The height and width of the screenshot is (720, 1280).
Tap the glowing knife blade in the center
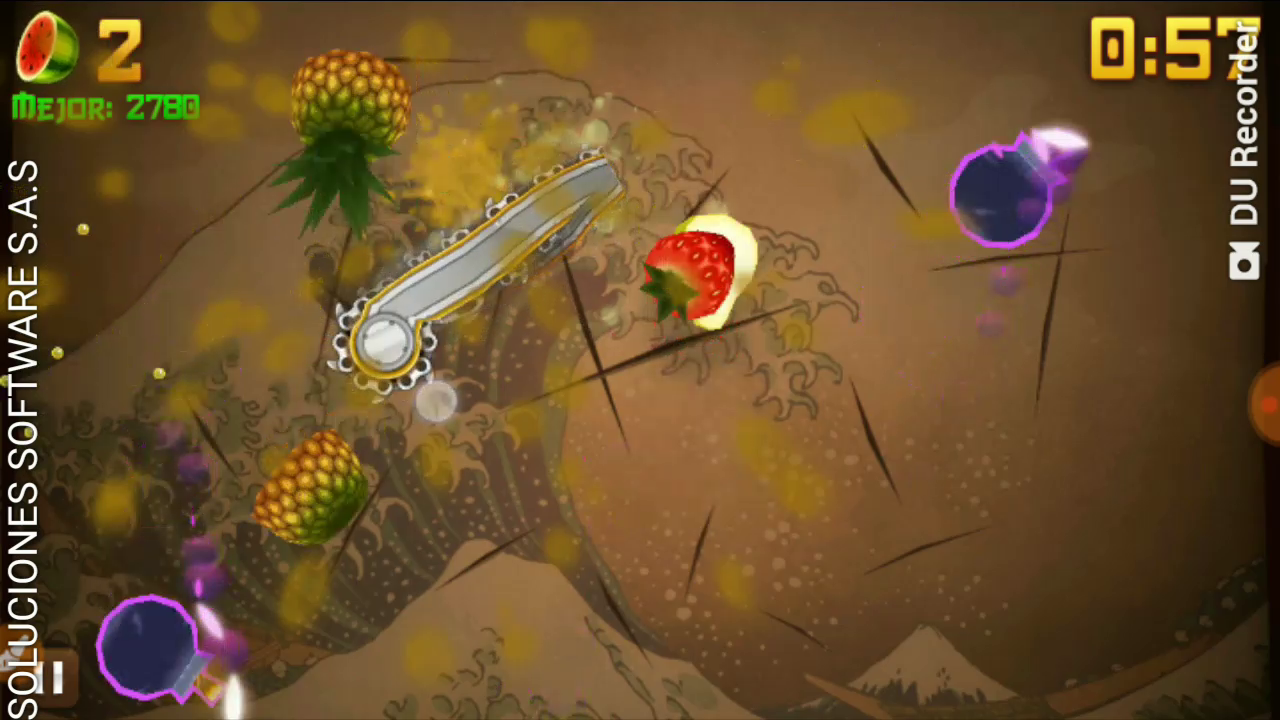[x=490, y=250]
